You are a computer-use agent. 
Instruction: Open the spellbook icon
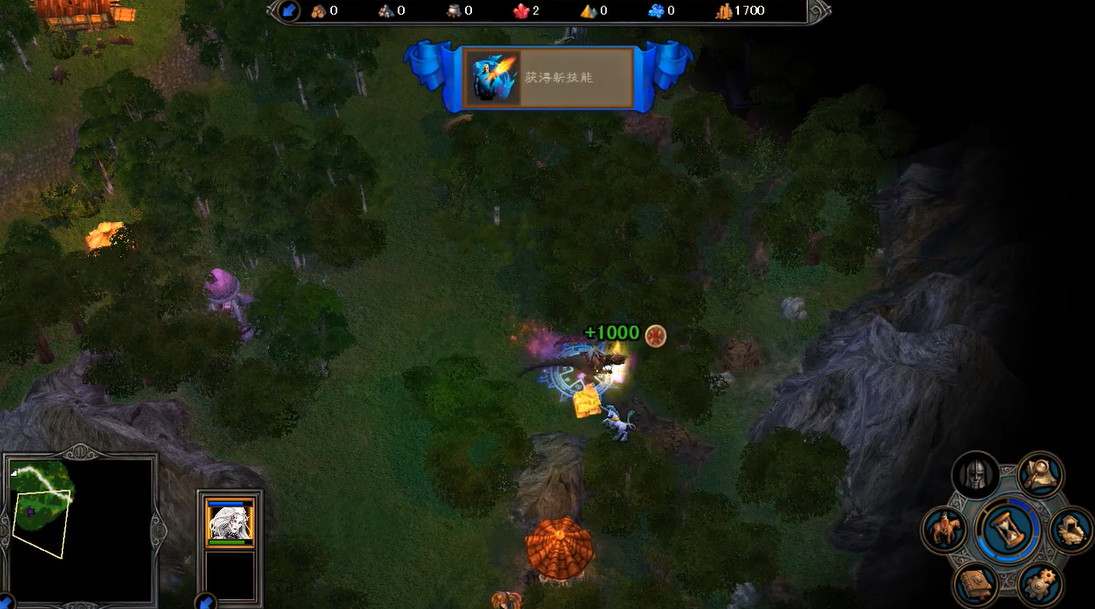[x=975, y=583]
